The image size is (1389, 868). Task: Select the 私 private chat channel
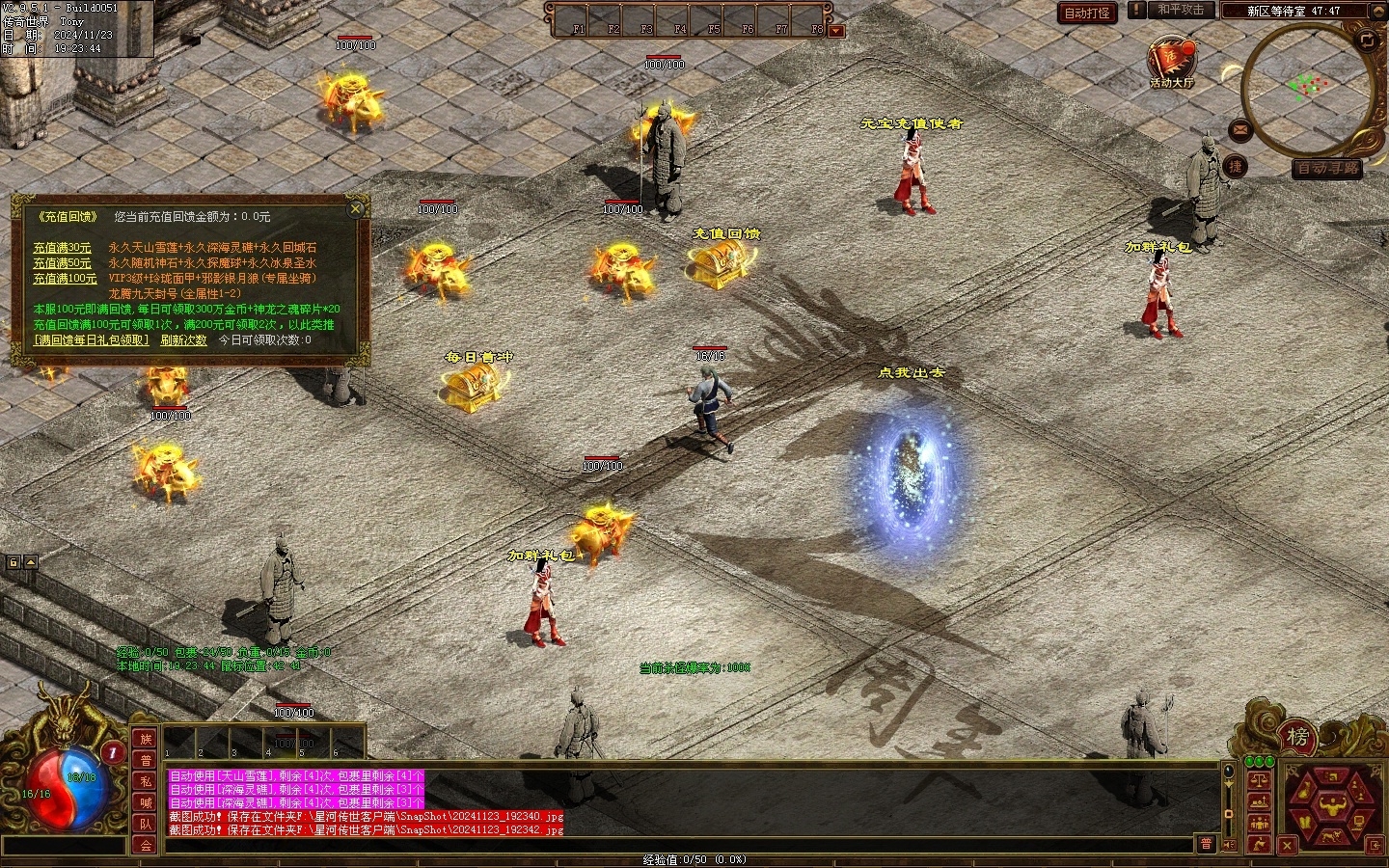point(146,781)
